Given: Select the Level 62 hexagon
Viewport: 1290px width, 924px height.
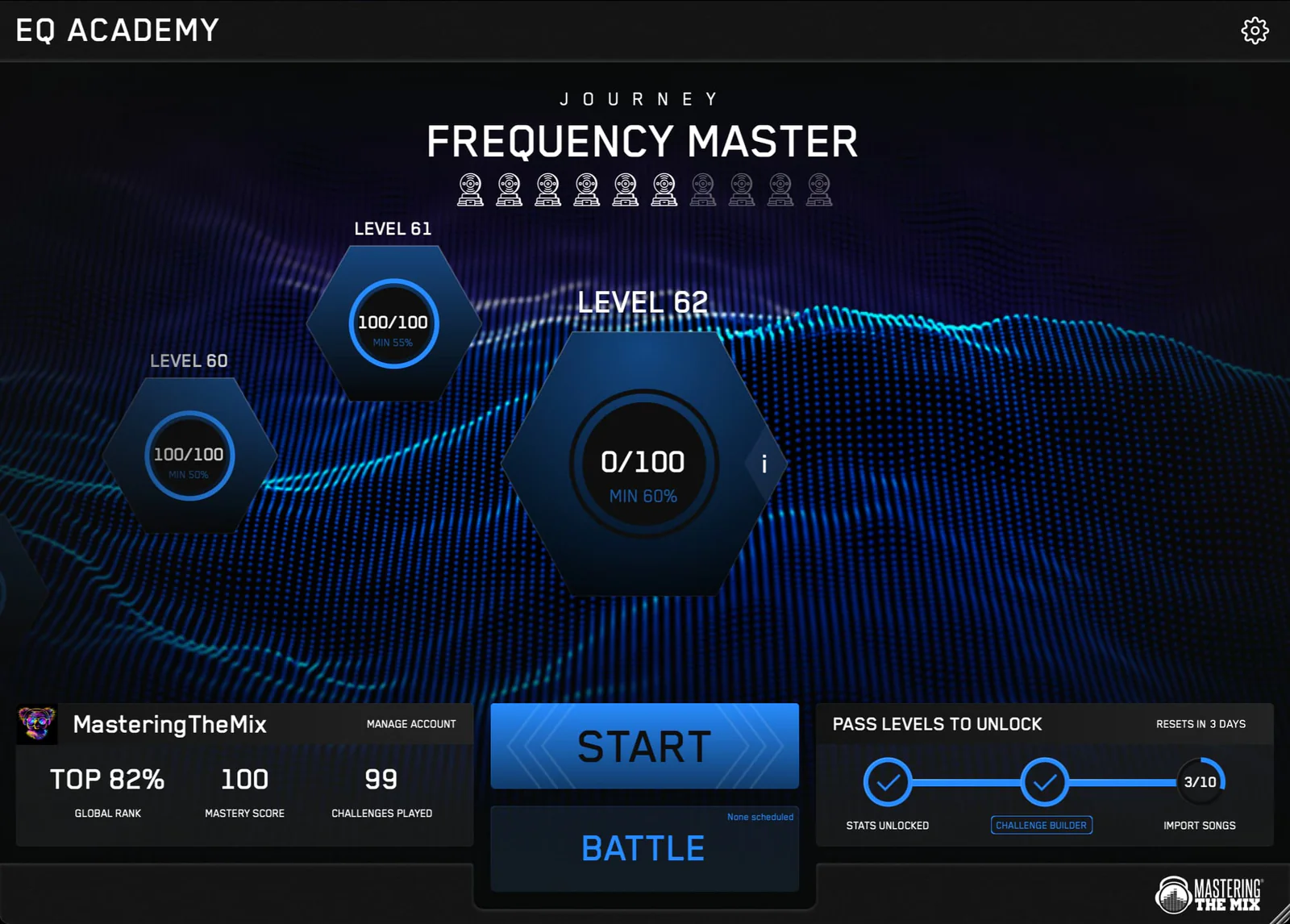Looking at the screenshot, I should click(x=643, y=462).
